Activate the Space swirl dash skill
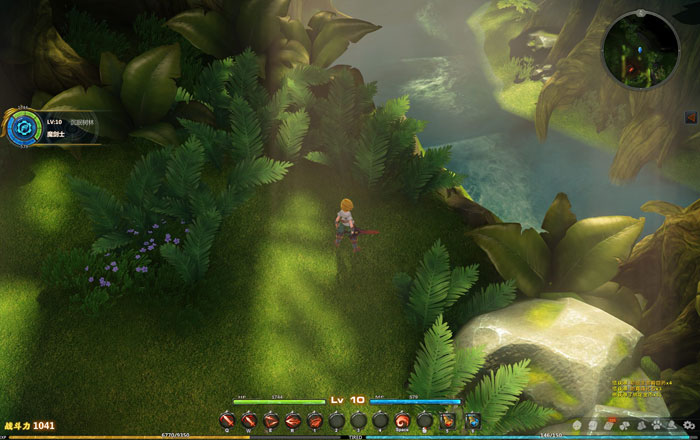 coord(402,420)
